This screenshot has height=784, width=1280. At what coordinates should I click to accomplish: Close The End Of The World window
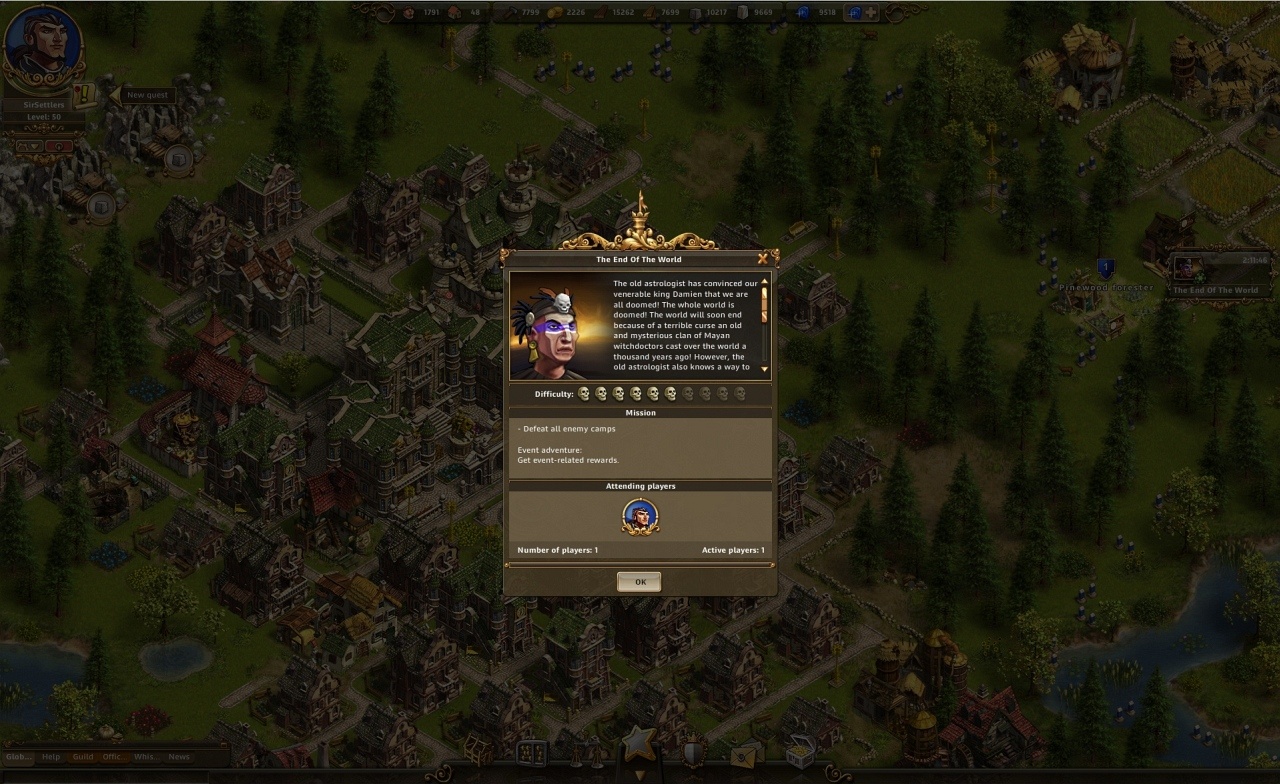click(x=763, y=258)
